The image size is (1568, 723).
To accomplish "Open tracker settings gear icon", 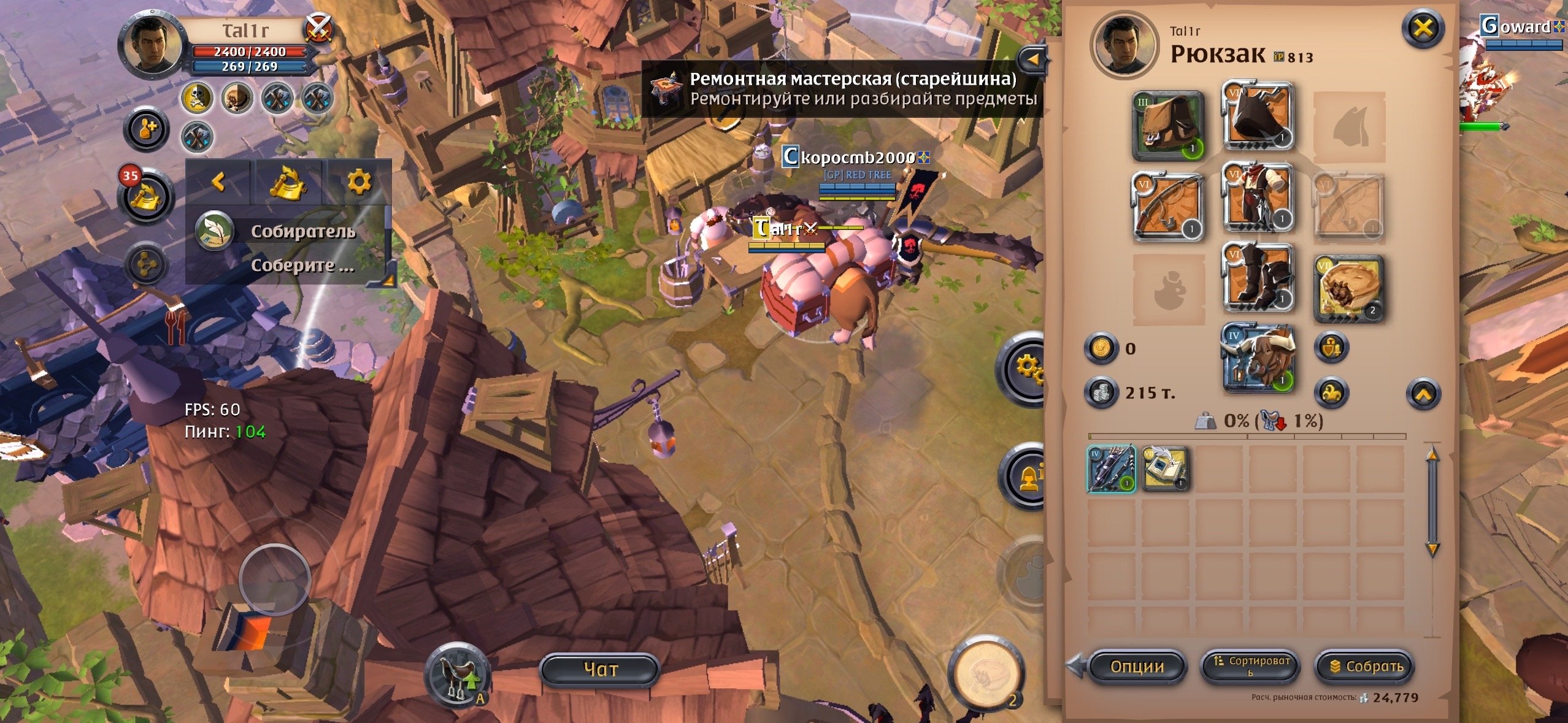I will [x=359, y=182].
